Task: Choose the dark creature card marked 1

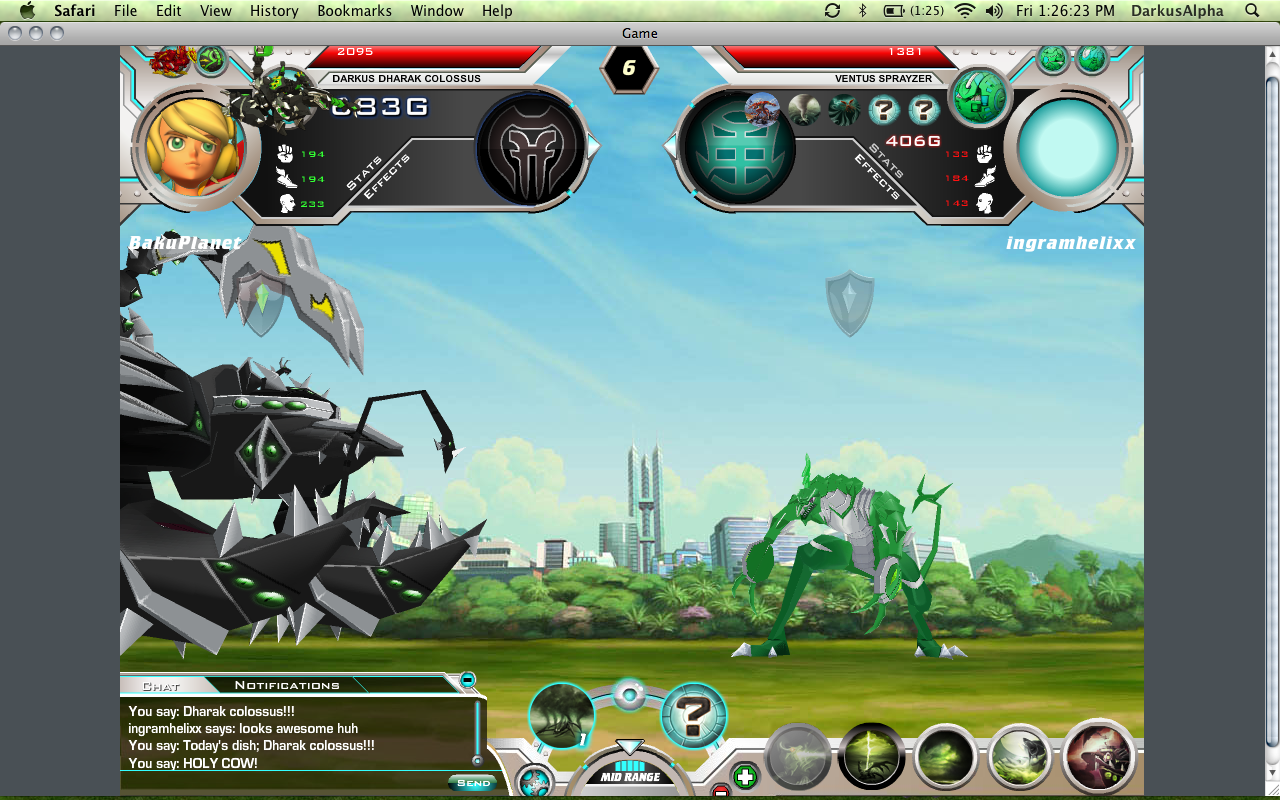Action: pyautogui.click(x=561, y=716)
